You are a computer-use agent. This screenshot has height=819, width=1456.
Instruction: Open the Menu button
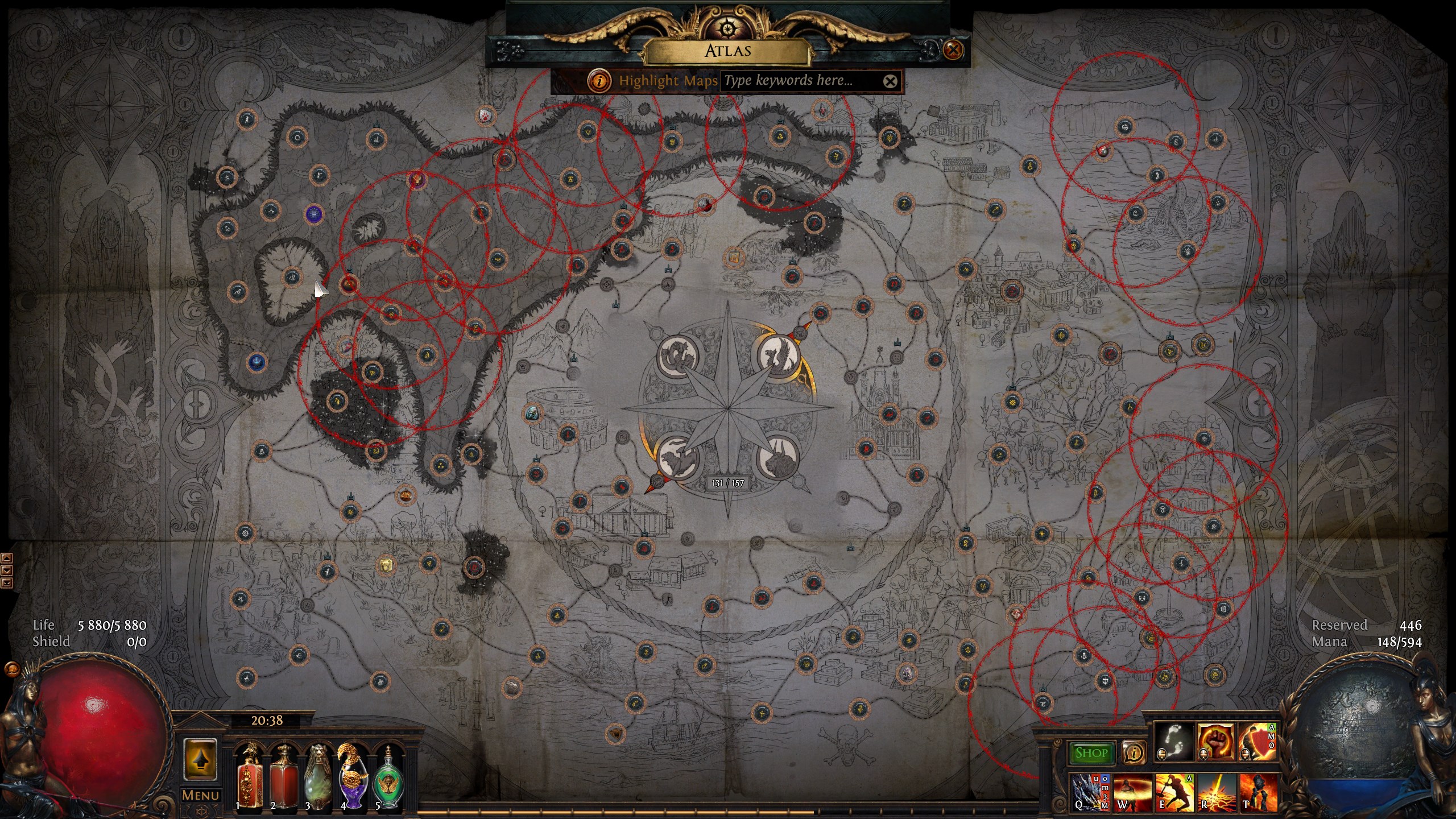[200, 795]
